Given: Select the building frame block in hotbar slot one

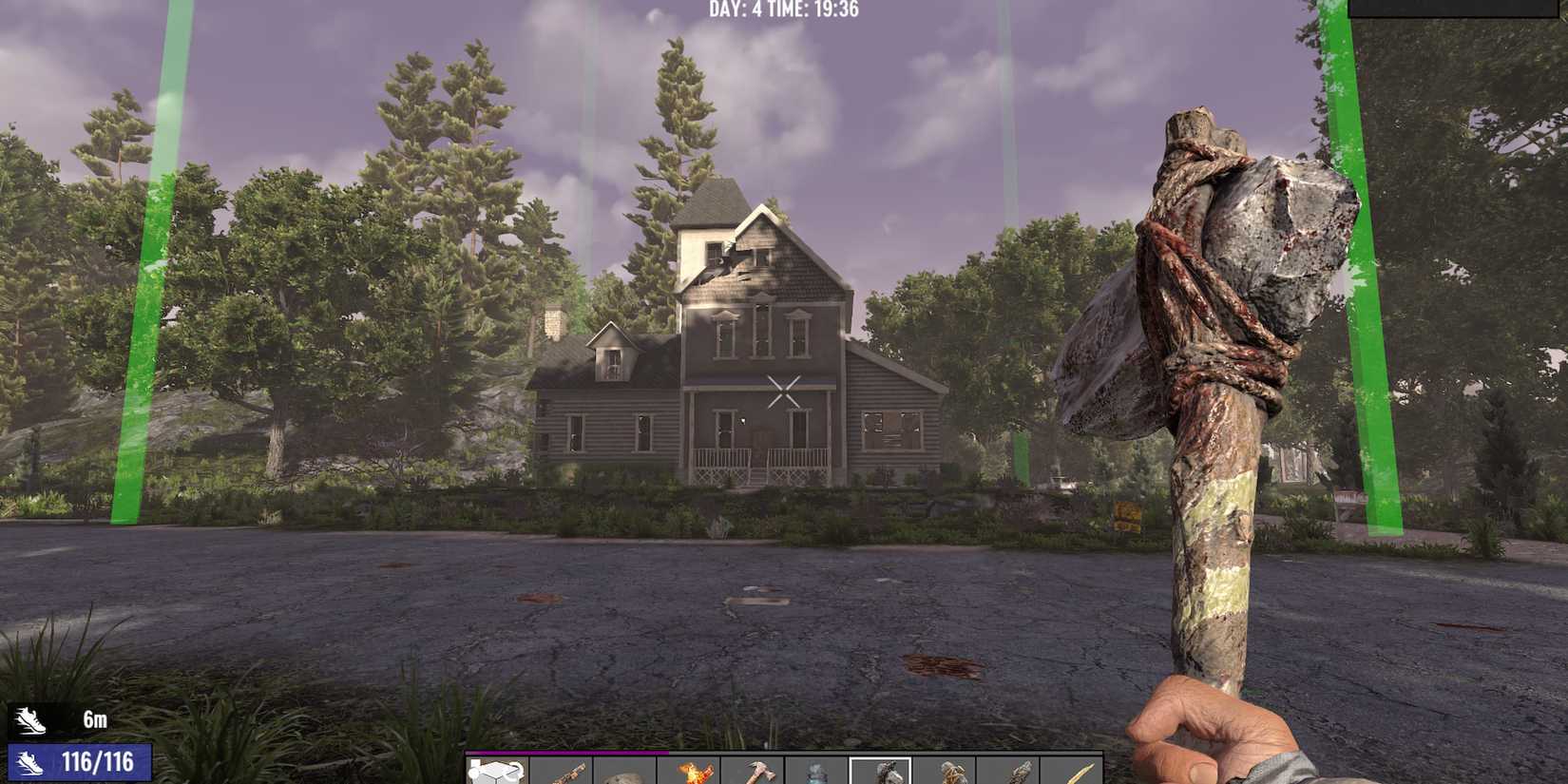Looking at the screenshot, I should (x=495, y=770).
